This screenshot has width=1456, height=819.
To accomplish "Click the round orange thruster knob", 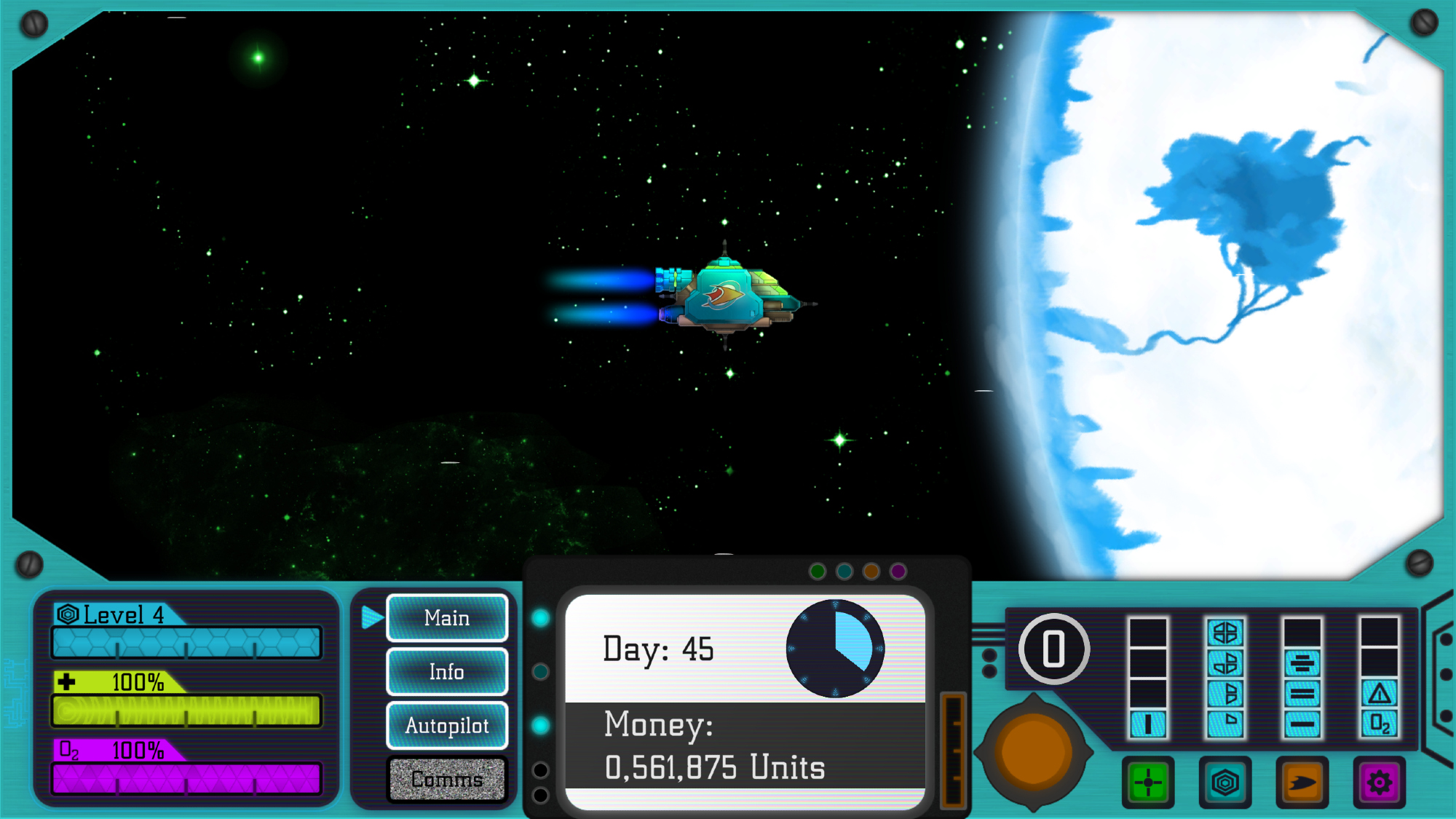I will point(1033,752).
